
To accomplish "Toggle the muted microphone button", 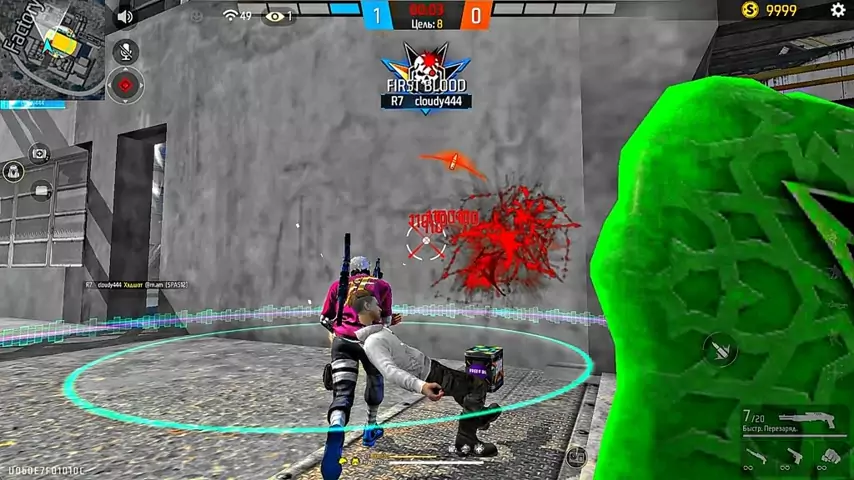I will click(126, 51).
